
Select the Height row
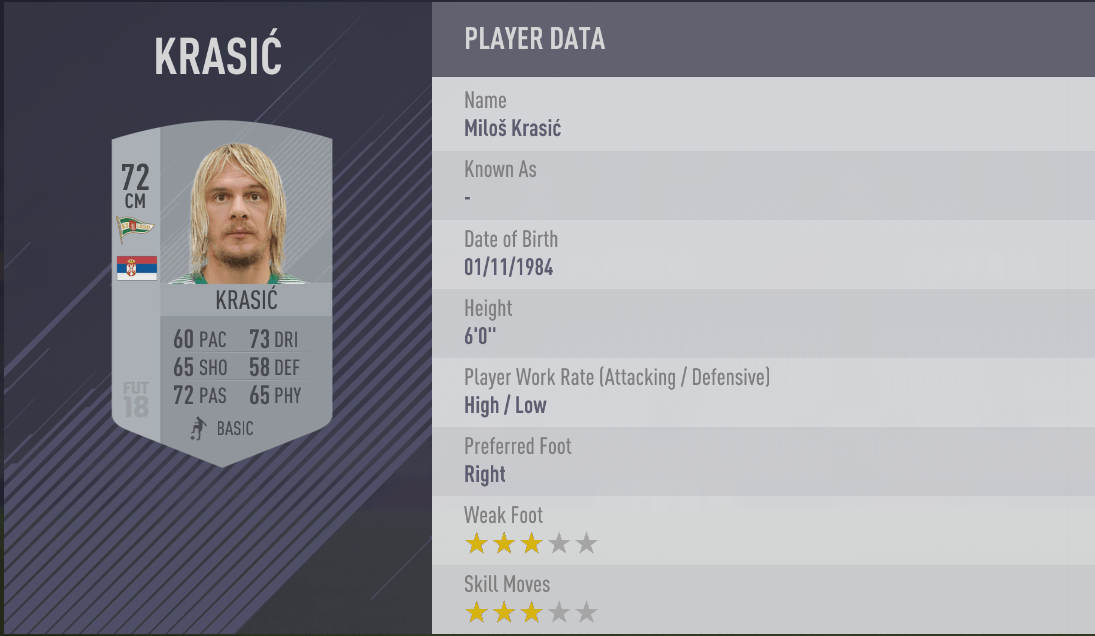pos(762,323)
